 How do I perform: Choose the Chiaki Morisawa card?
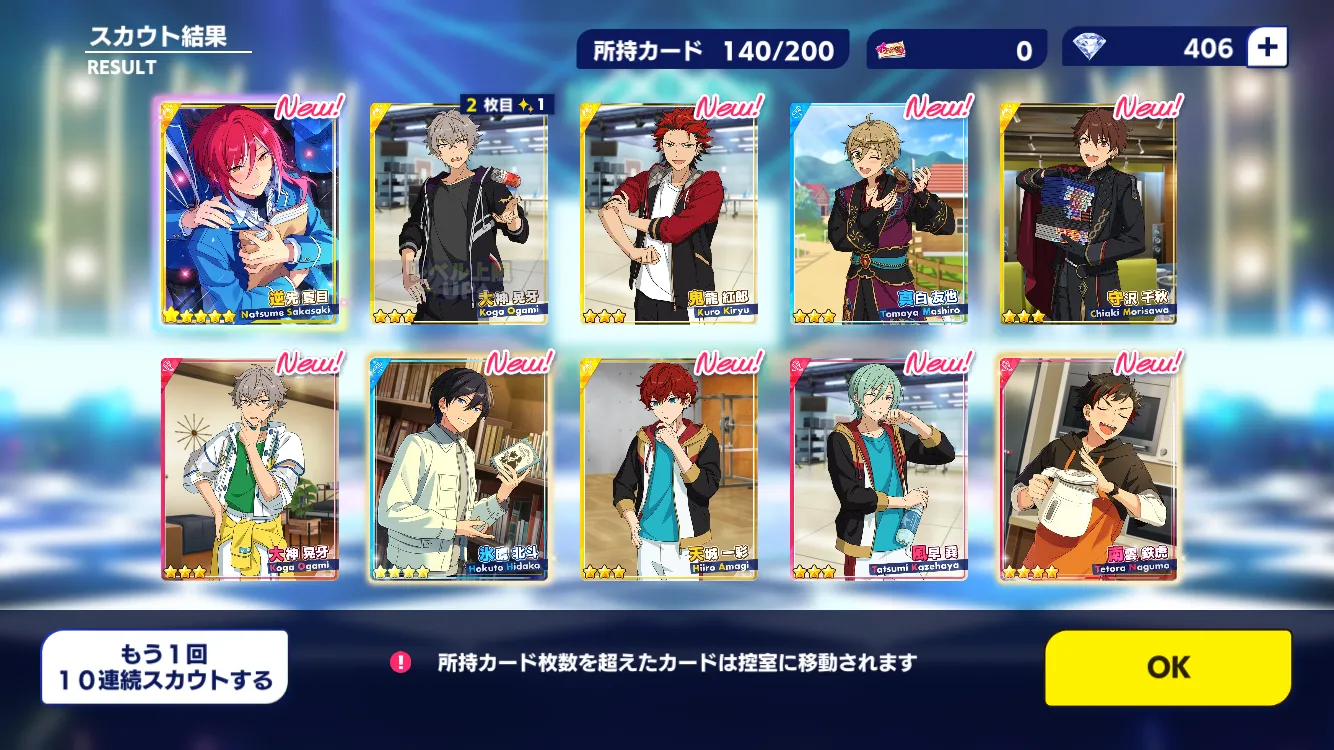click(1089, 214)
